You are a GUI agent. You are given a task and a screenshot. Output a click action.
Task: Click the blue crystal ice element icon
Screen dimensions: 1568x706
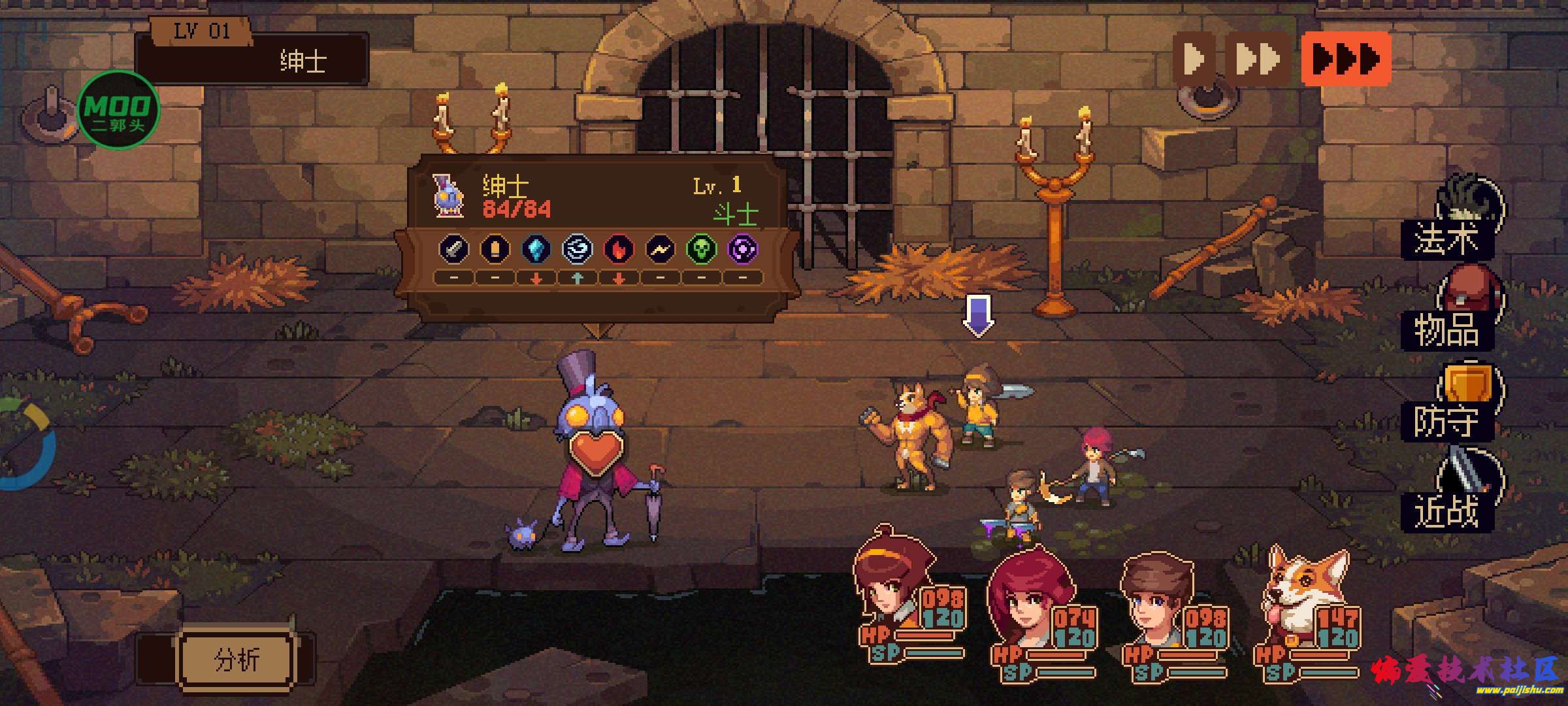(x=536, y=250)
